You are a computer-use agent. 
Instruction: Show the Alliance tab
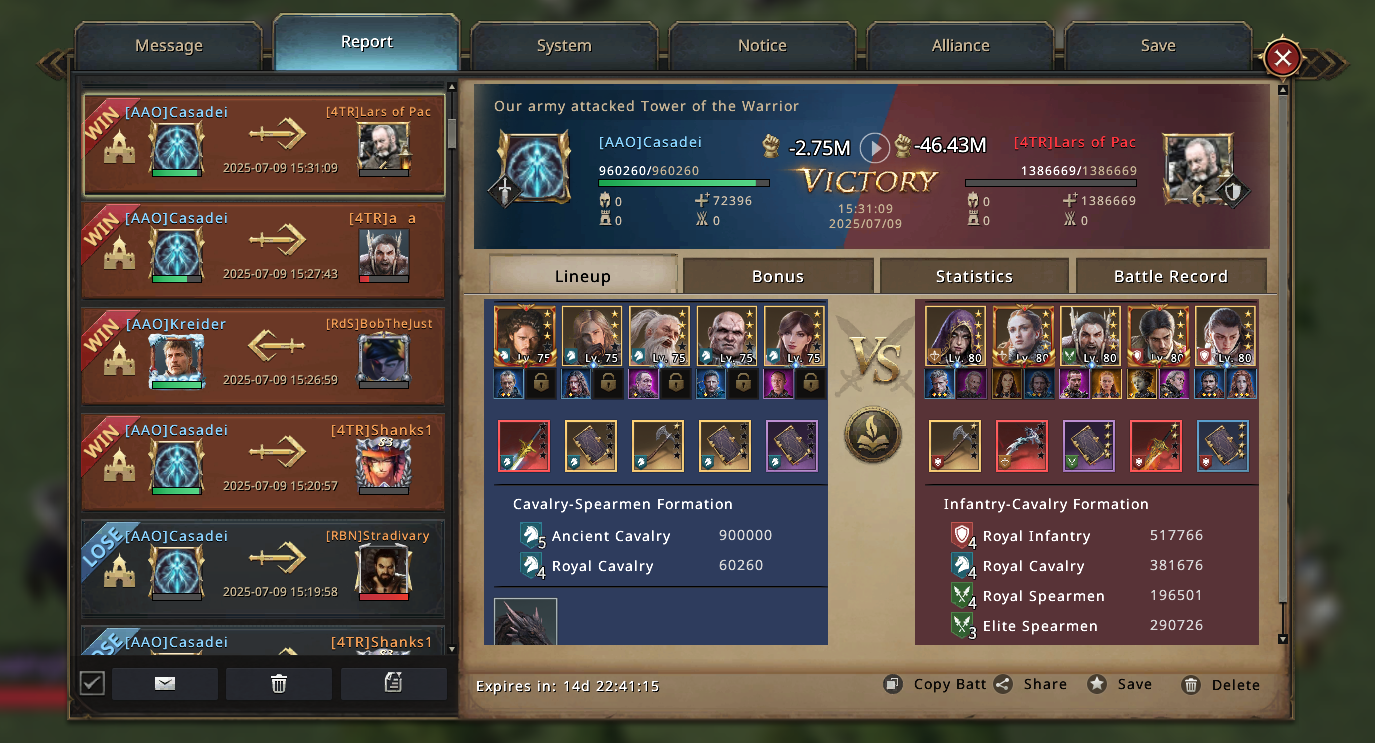click(x=960, y=46)
